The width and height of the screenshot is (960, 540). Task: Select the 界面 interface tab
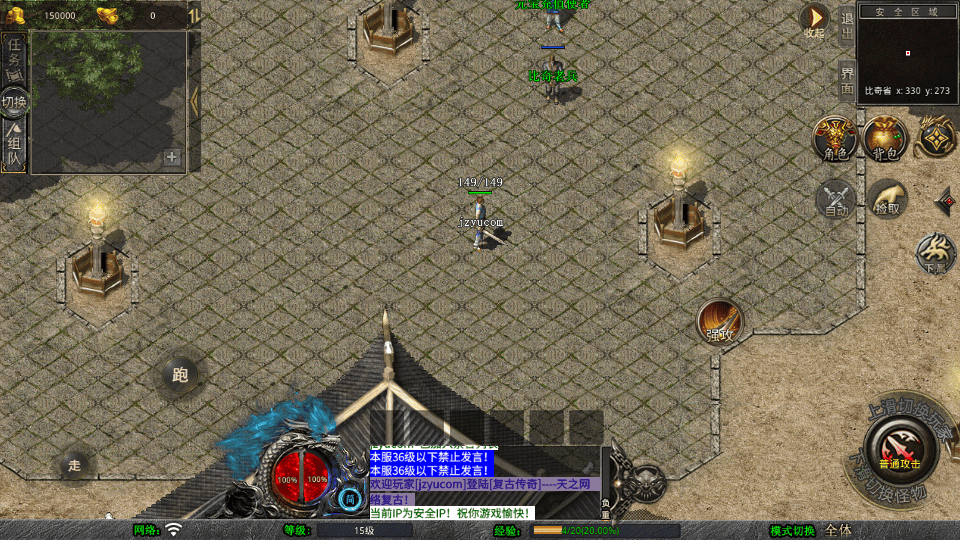click(x=847, y=80)
